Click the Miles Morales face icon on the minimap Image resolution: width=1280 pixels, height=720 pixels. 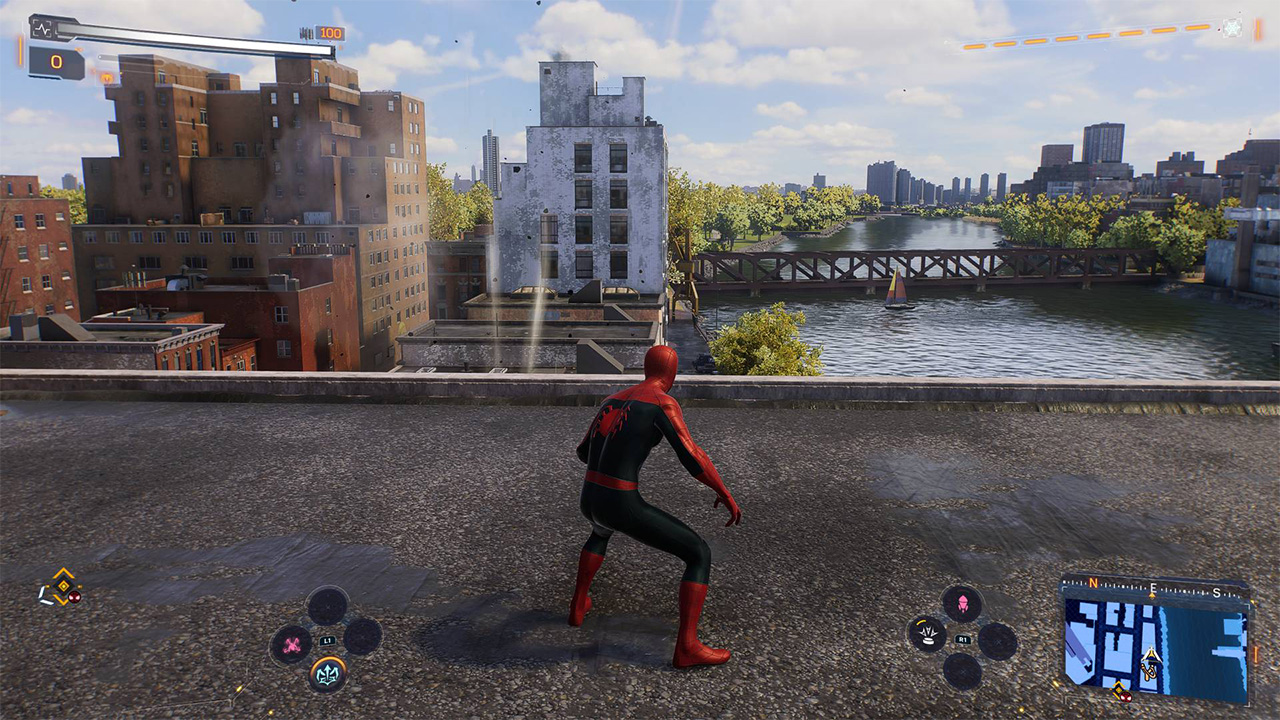click(x=1126, y=697)
